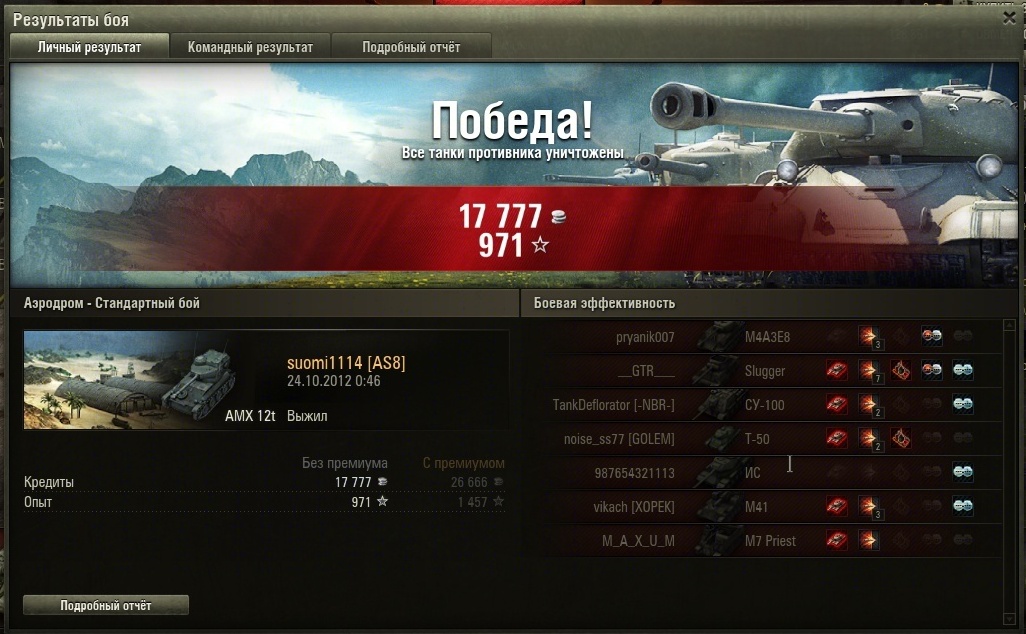Image resolution: width=1026 pixels, height=634 pixels.
Task: Close the battle results window
Action: pos(1009,17)
